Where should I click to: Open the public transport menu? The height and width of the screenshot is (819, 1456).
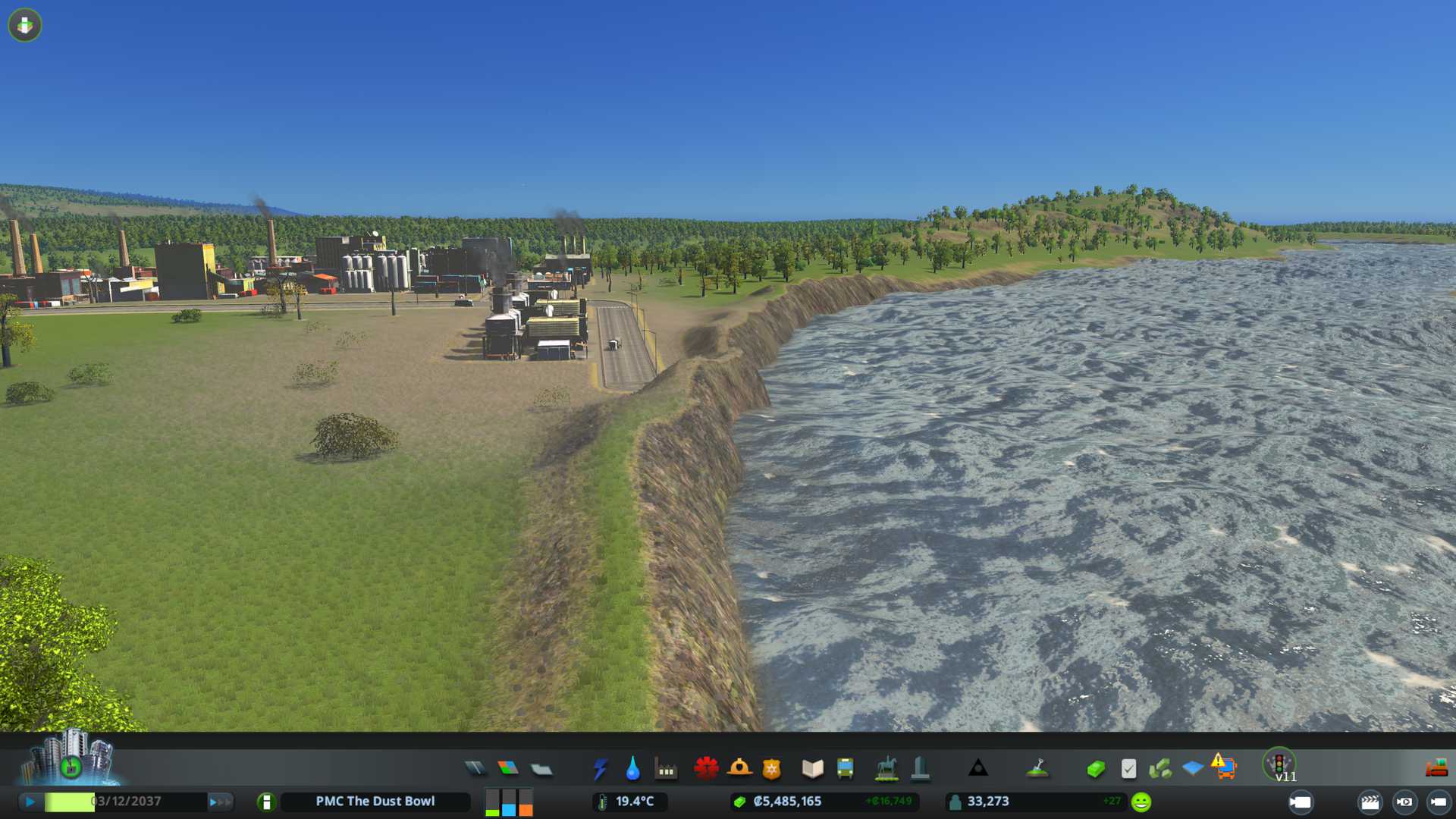point(845,769)
